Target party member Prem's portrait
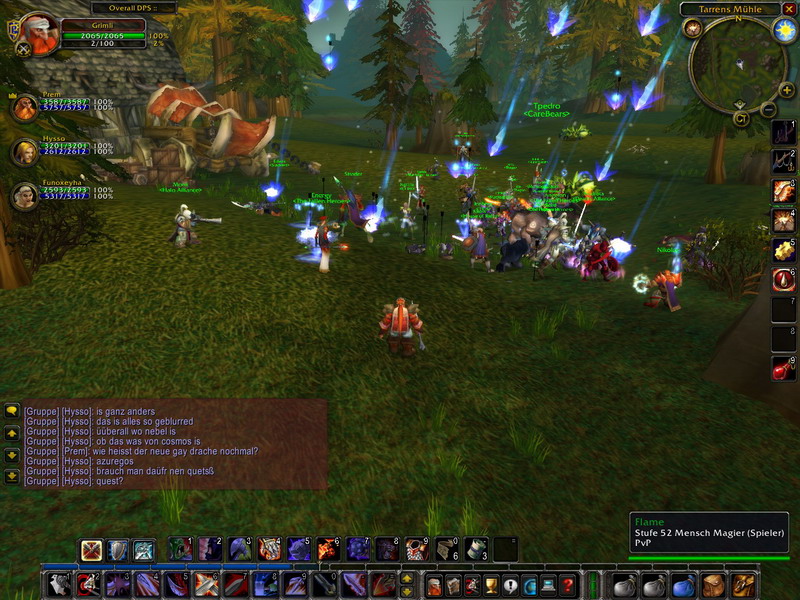Screen dimensions: 800x600 point(24,107)
